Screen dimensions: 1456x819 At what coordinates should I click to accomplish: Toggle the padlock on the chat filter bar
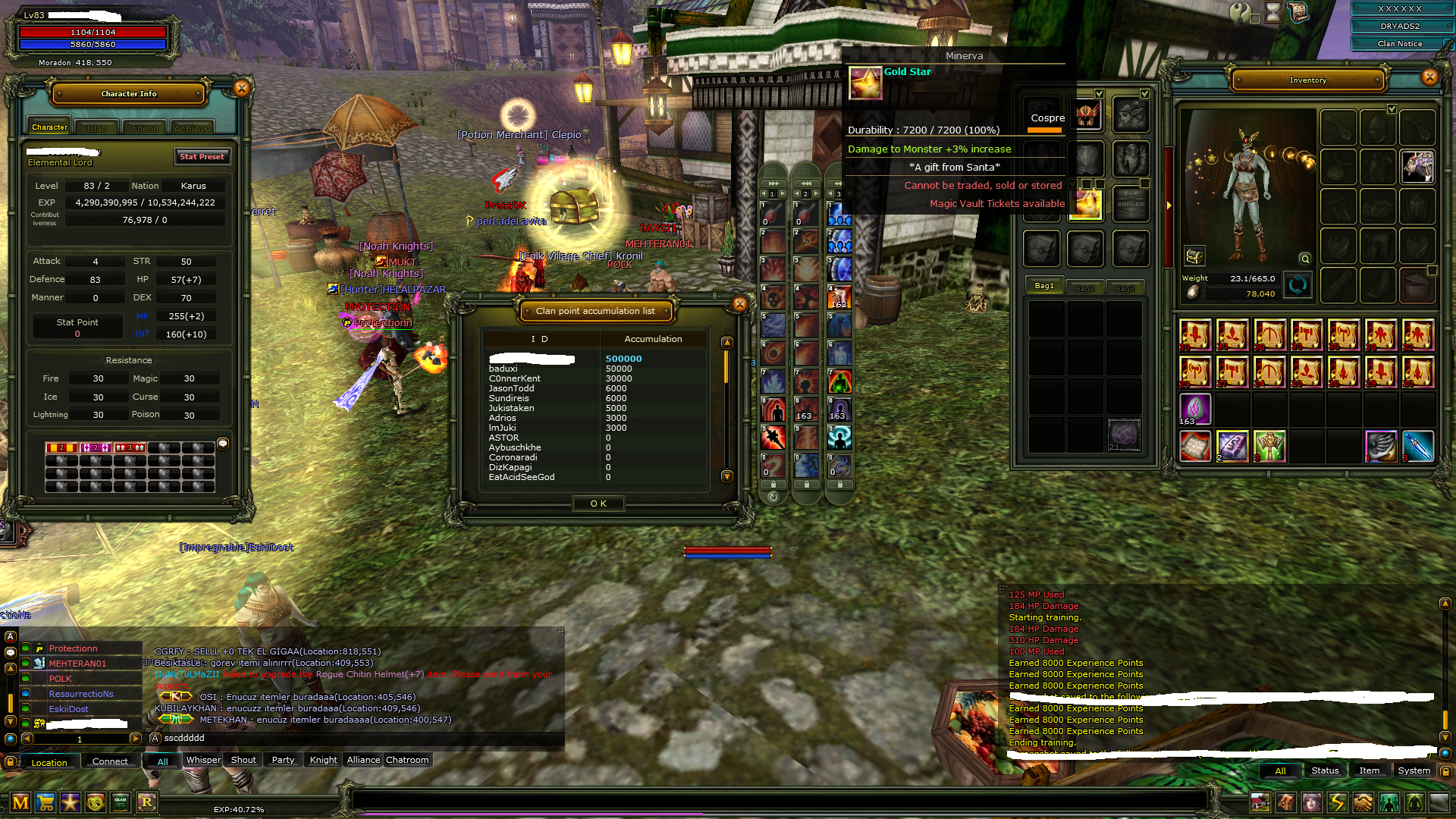tap(11, 762)
